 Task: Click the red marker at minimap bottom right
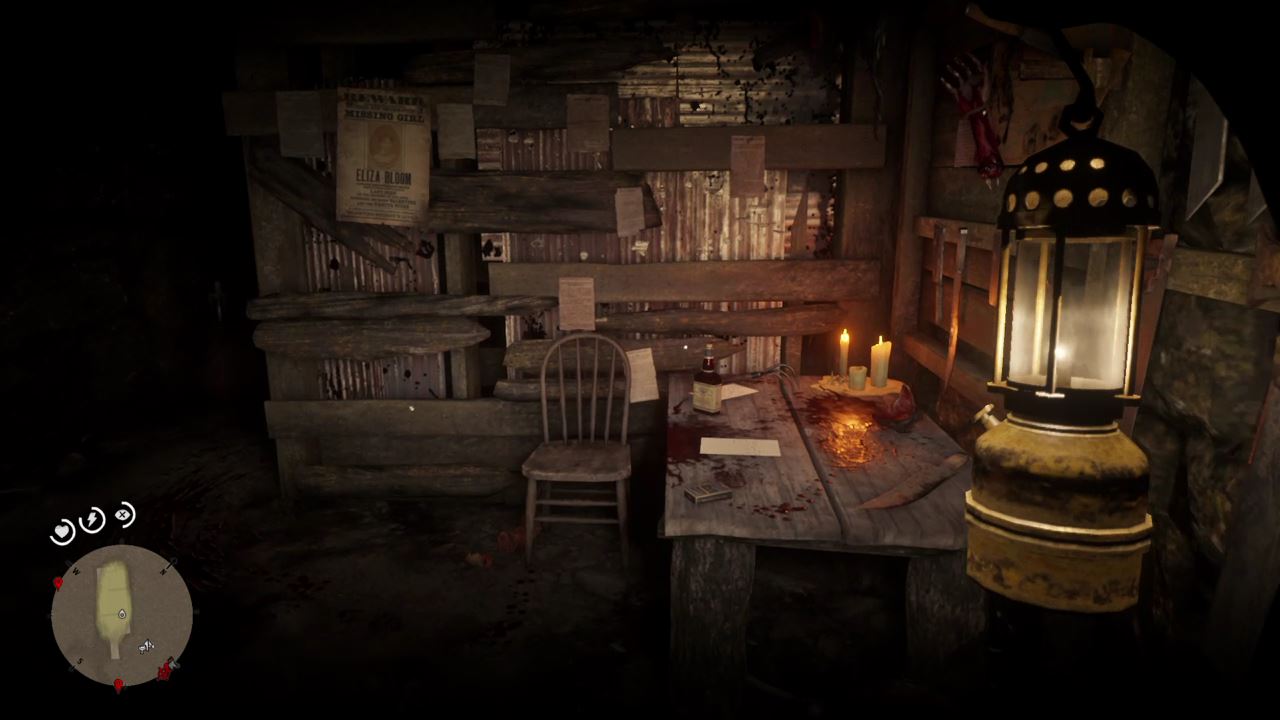click(165, 671)
